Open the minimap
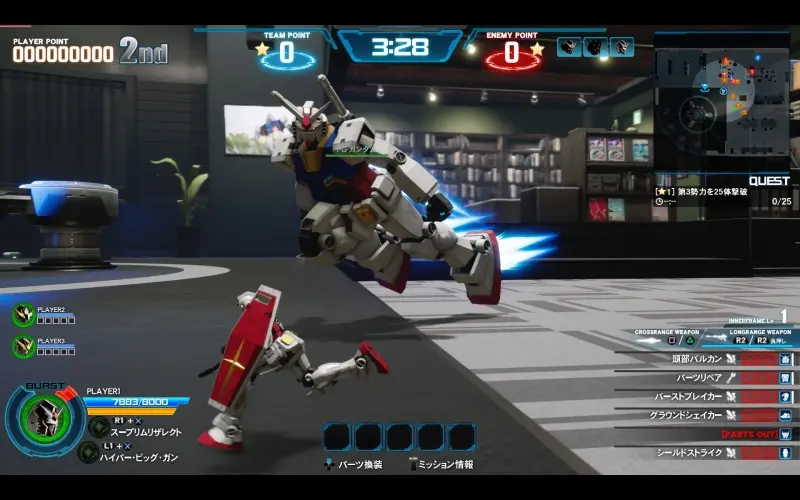This screenshot has width=800, height=500. tap(721, 98)
